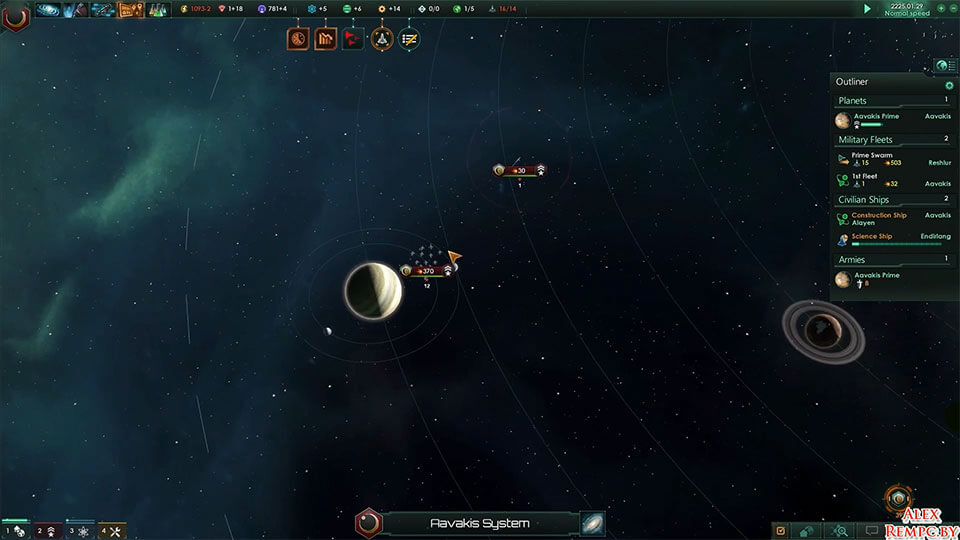Screen dimensions: 960x540
Task: Open the checklist icon button
Action: tap(409, 39)
